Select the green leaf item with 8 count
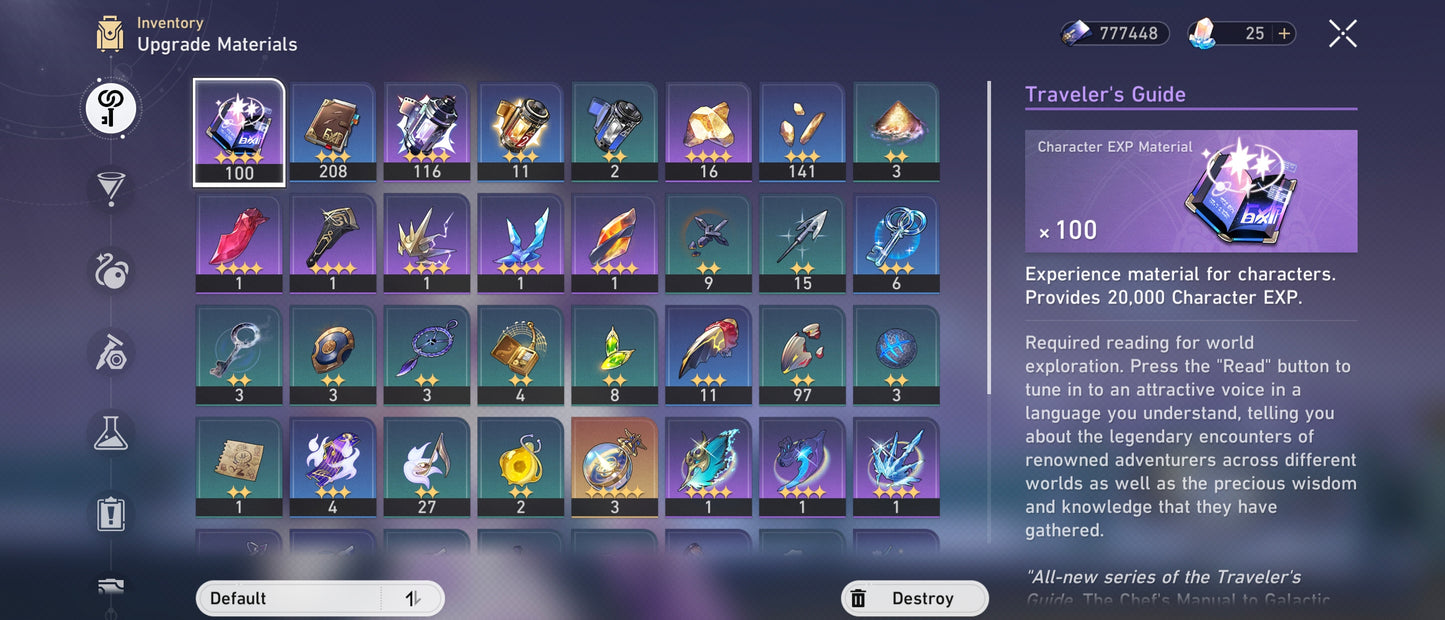 [x=614, y=354]
